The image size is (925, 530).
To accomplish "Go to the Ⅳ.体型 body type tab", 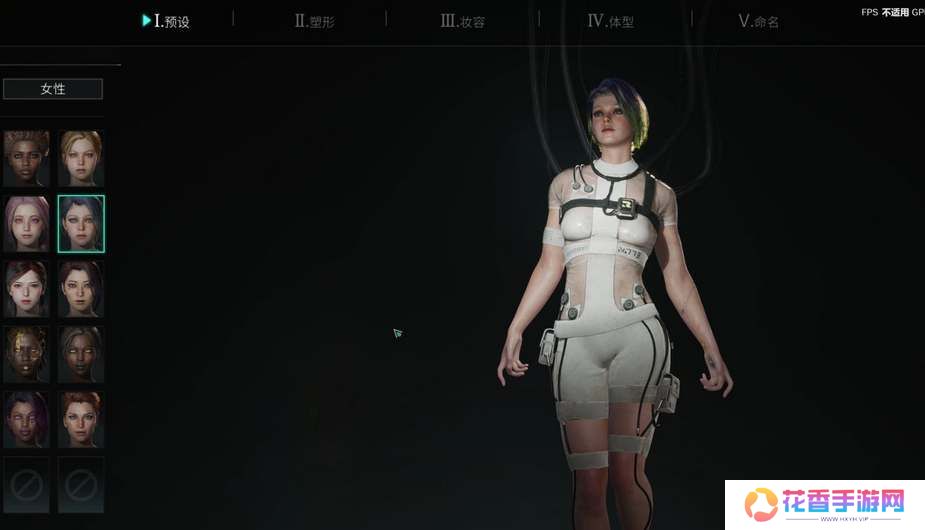I will (x=610, y=21).
